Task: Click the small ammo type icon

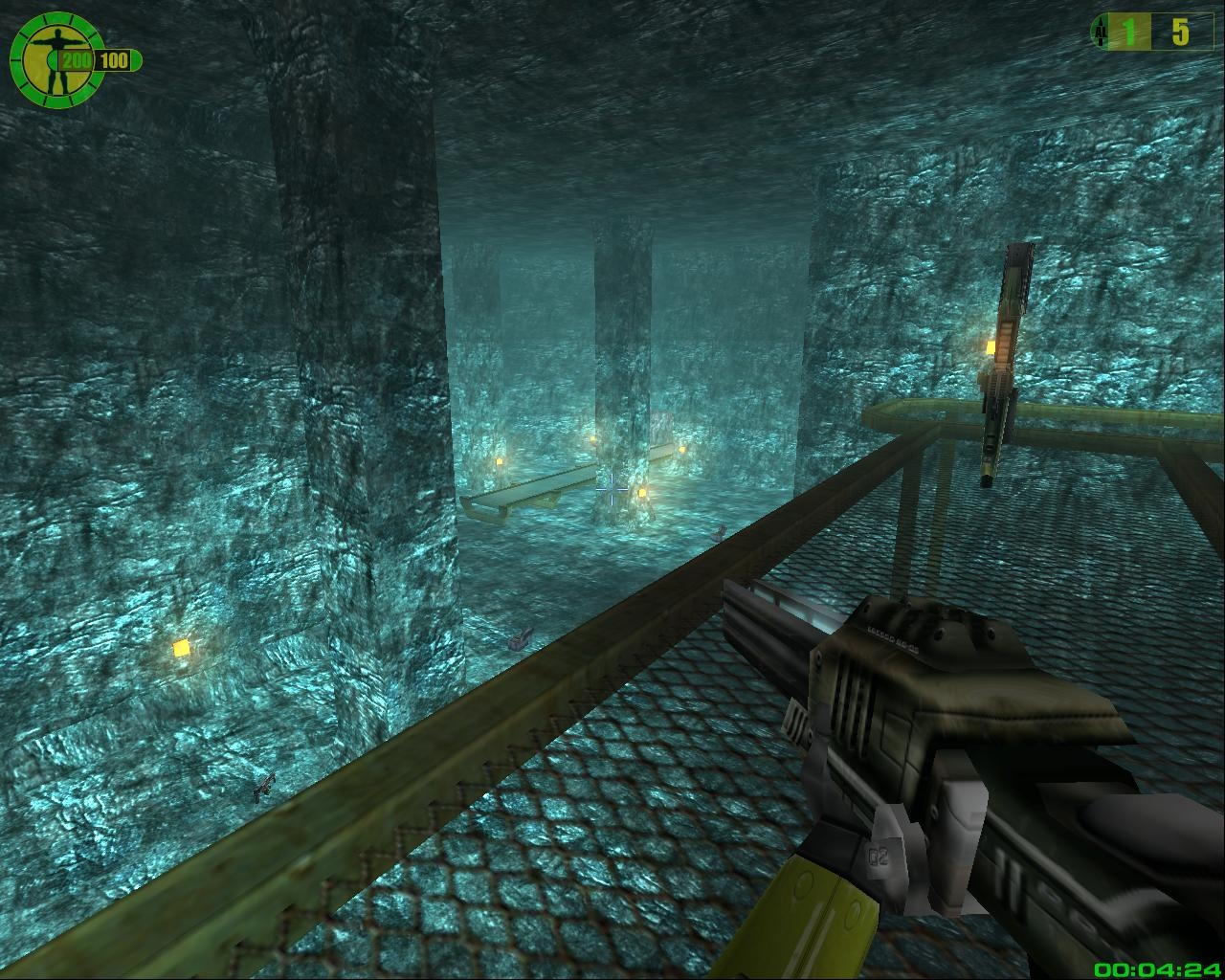Action: pos(1099,33)
